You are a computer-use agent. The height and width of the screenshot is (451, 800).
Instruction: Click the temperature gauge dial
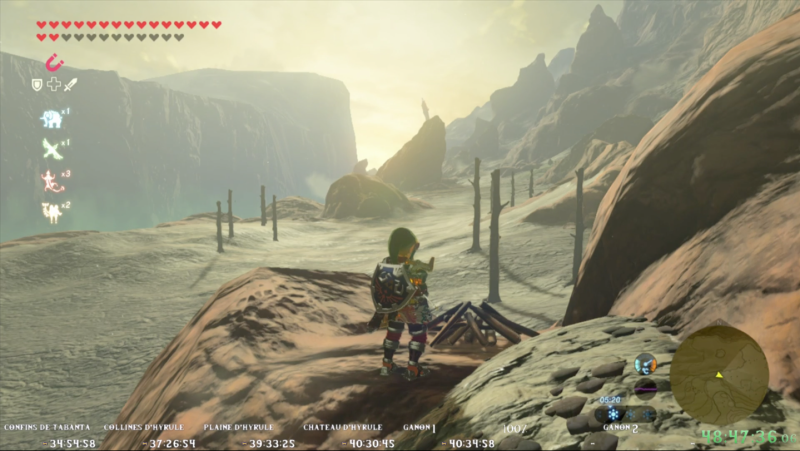tap(645, 364)
